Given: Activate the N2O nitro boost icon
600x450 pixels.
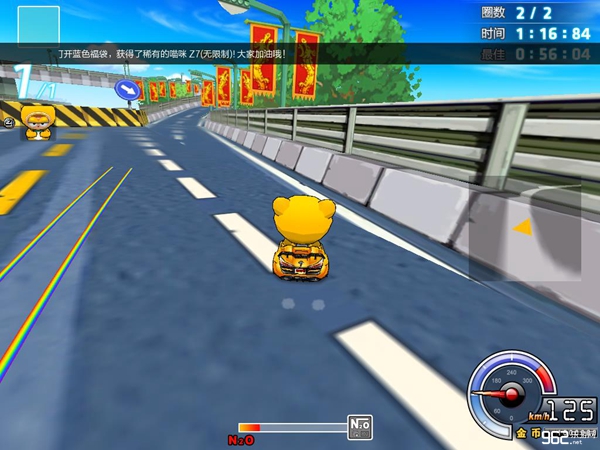Looking at the screenshot, I should 359,427.
